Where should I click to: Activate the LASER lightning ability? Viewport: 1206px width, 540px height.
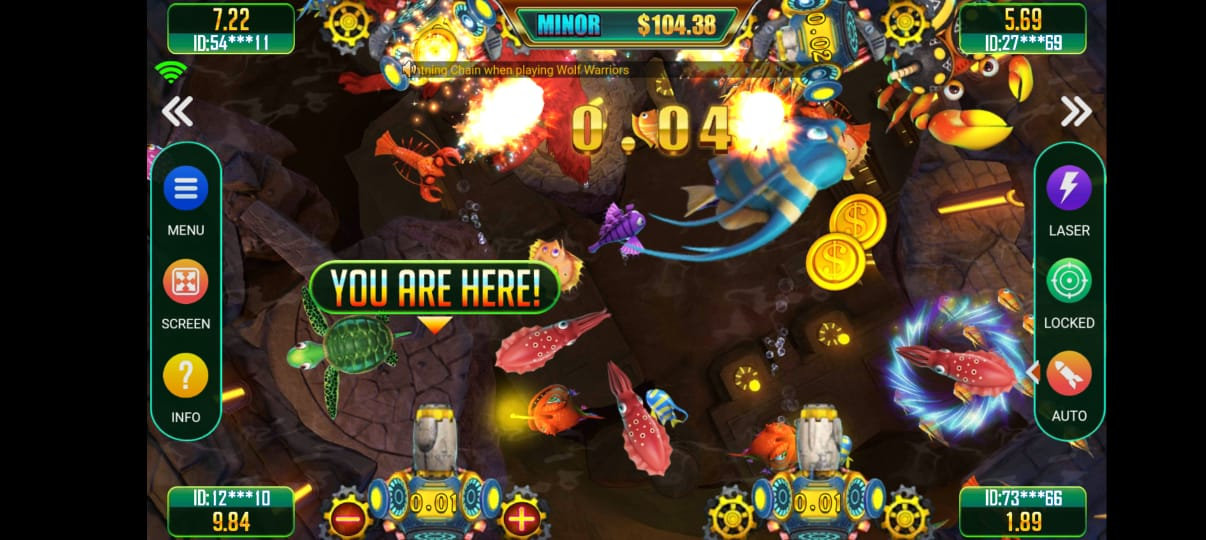pyautogui.click(x=1069, y=188)
